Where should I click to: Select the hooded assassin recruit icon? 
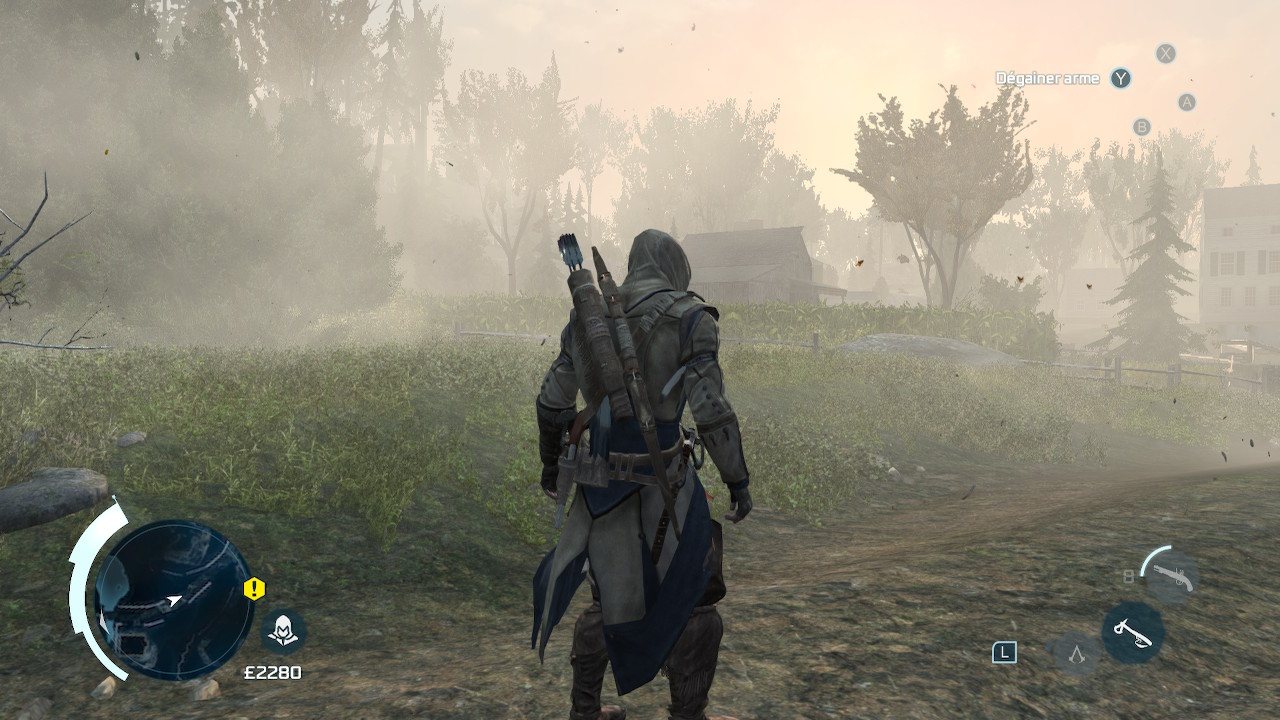(x=283, y=631)
